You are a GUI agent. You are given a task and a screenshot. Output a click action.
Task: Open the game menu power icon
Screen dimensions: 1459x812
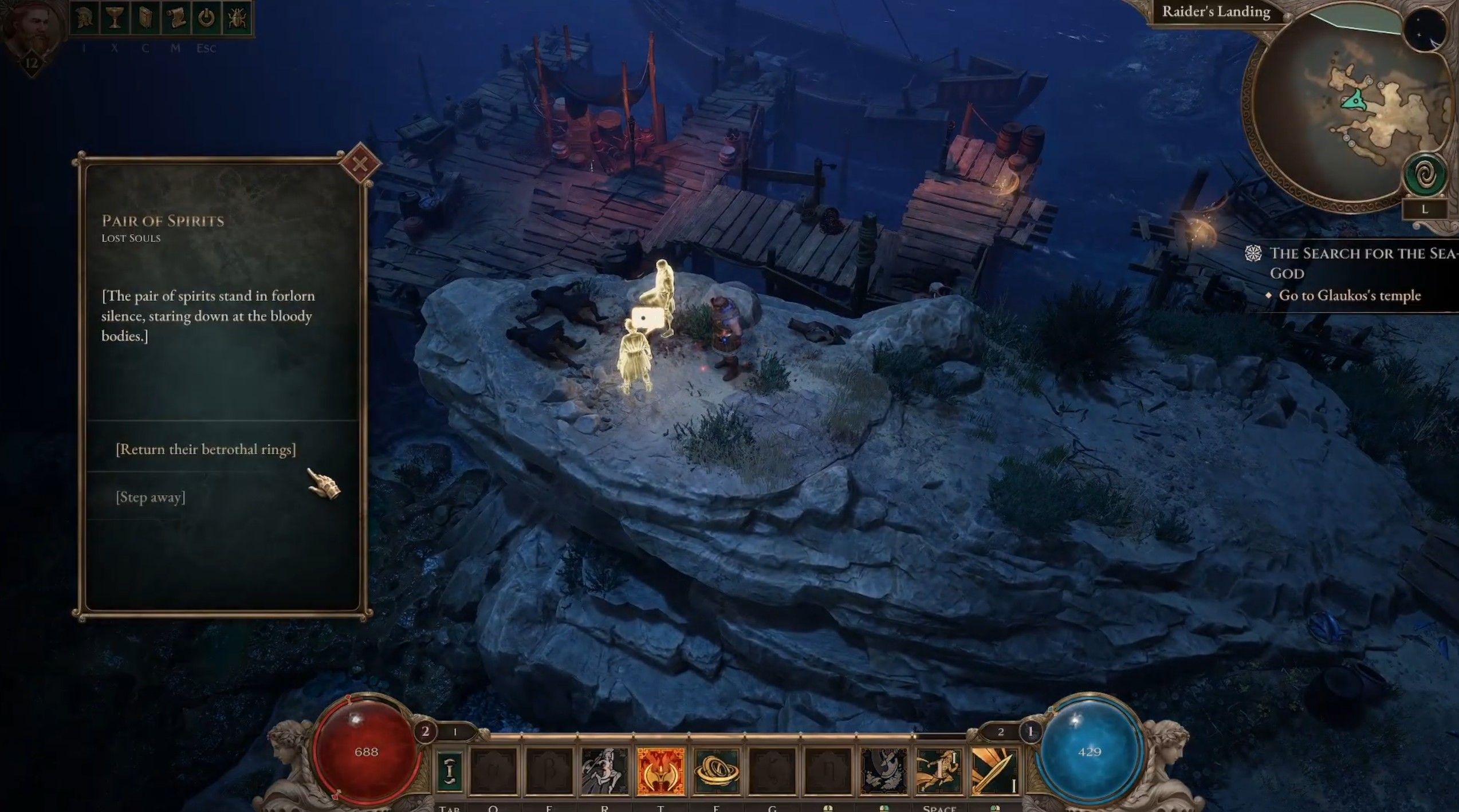[207, 19]
